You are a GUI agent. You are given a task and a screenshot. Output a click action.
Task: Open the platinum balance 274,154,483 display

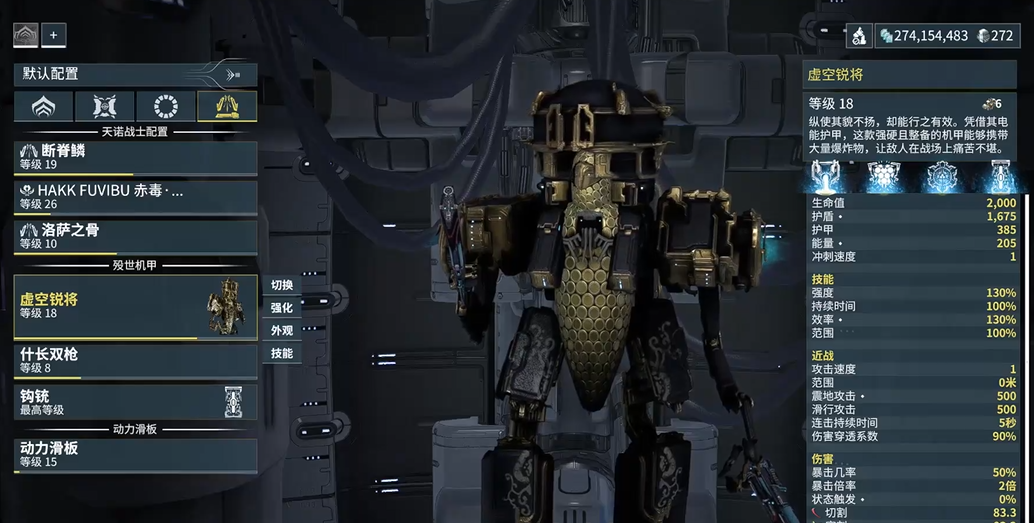tap(924, 36)
